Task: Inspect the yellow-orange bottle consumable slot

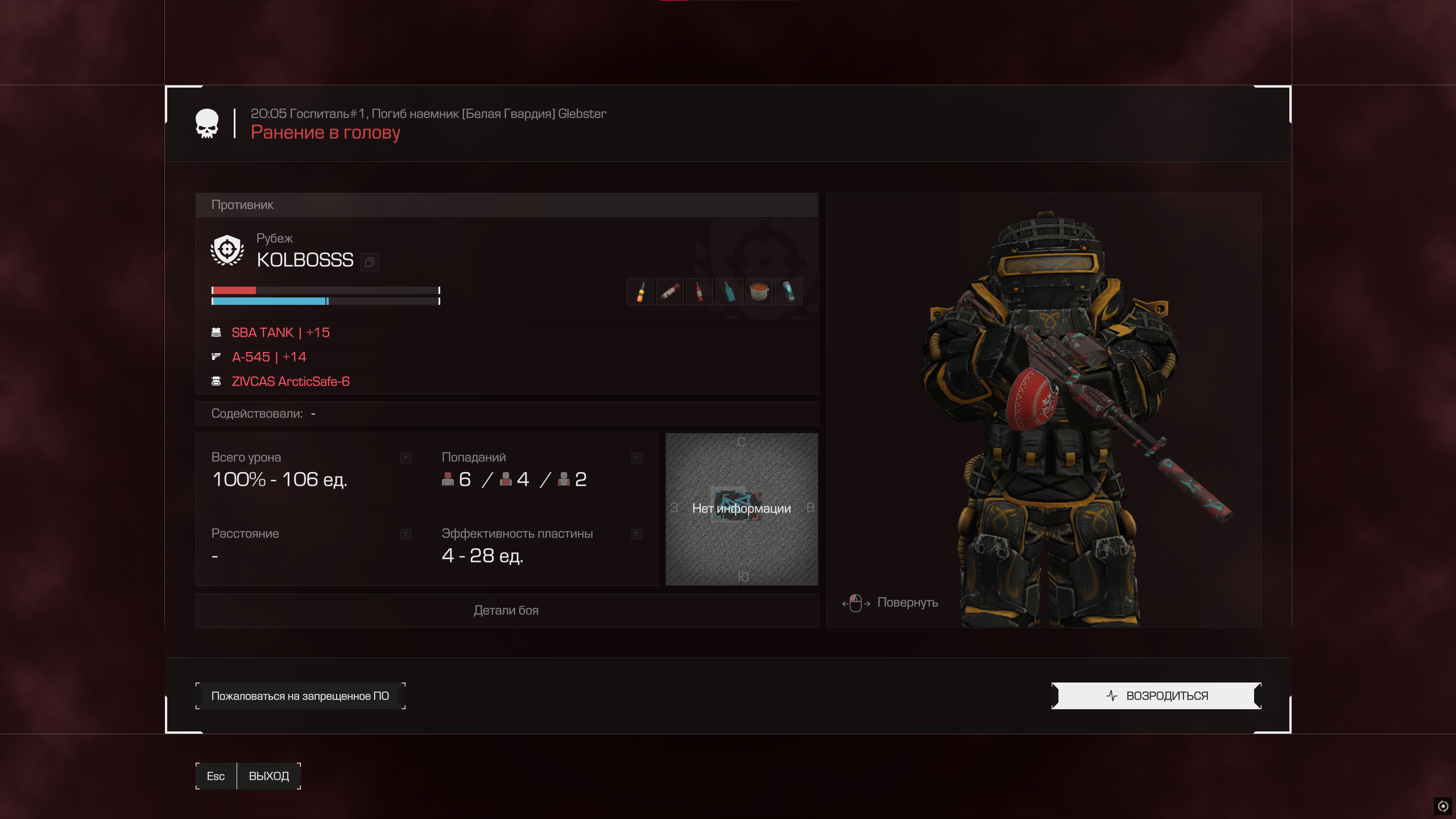Action: click(640, 292)
